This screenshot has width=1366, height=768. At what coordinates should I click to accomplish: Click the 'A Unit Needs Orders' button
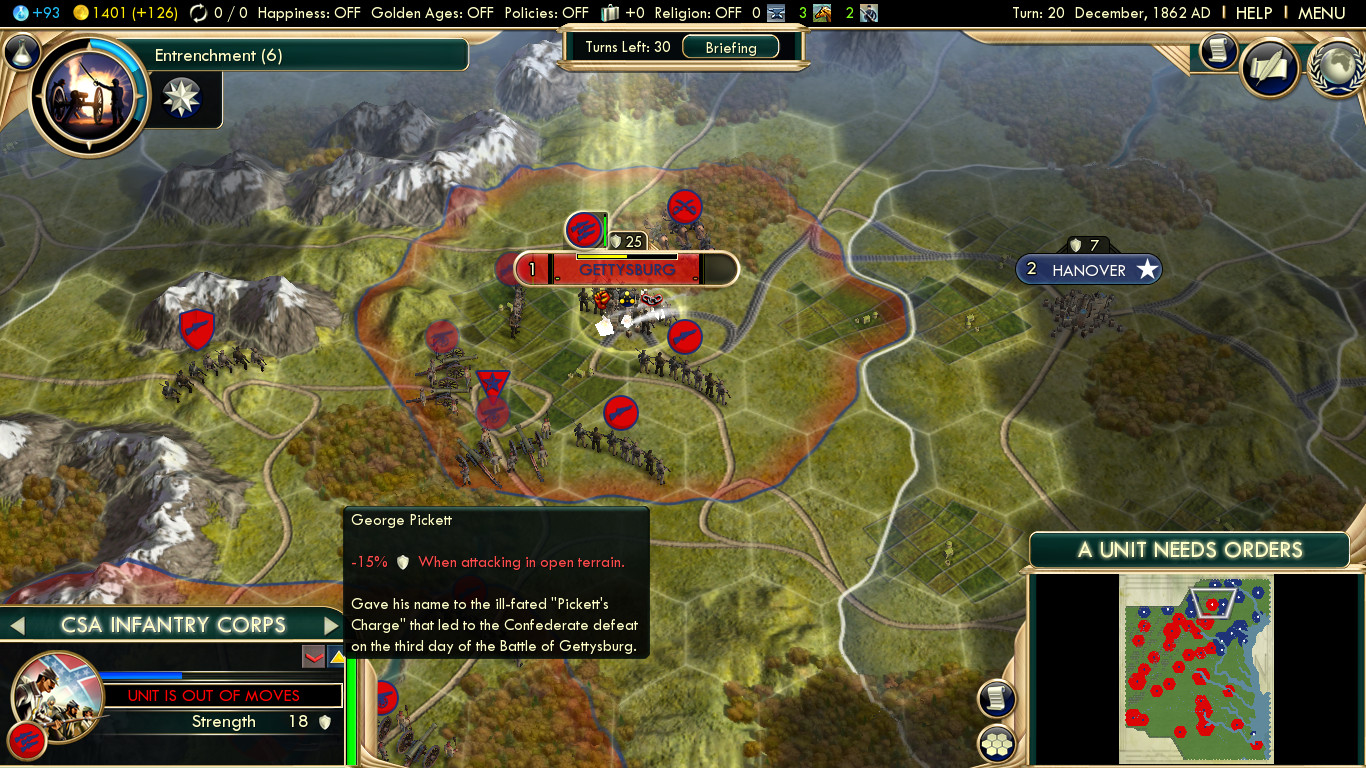pyautogui.click(x=1190, y=550)
